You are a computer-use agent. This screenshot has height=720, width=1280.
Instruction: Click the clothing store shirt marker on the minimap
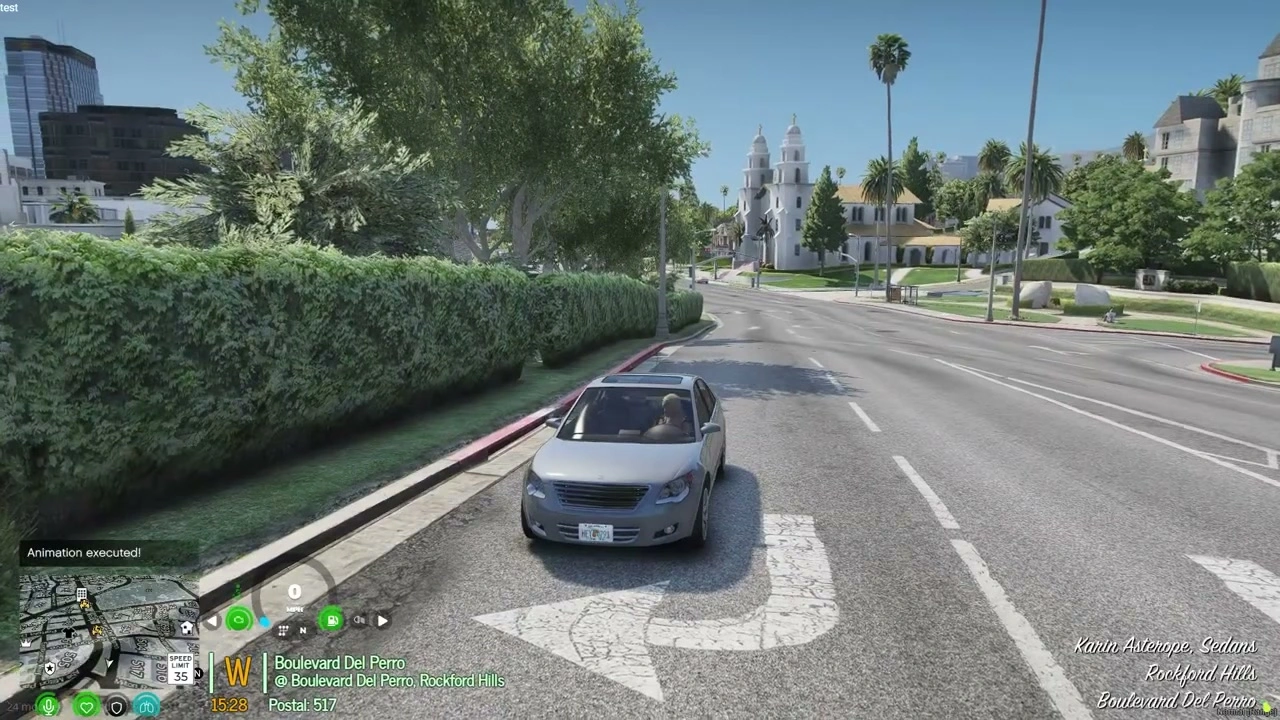coord(68,633)
